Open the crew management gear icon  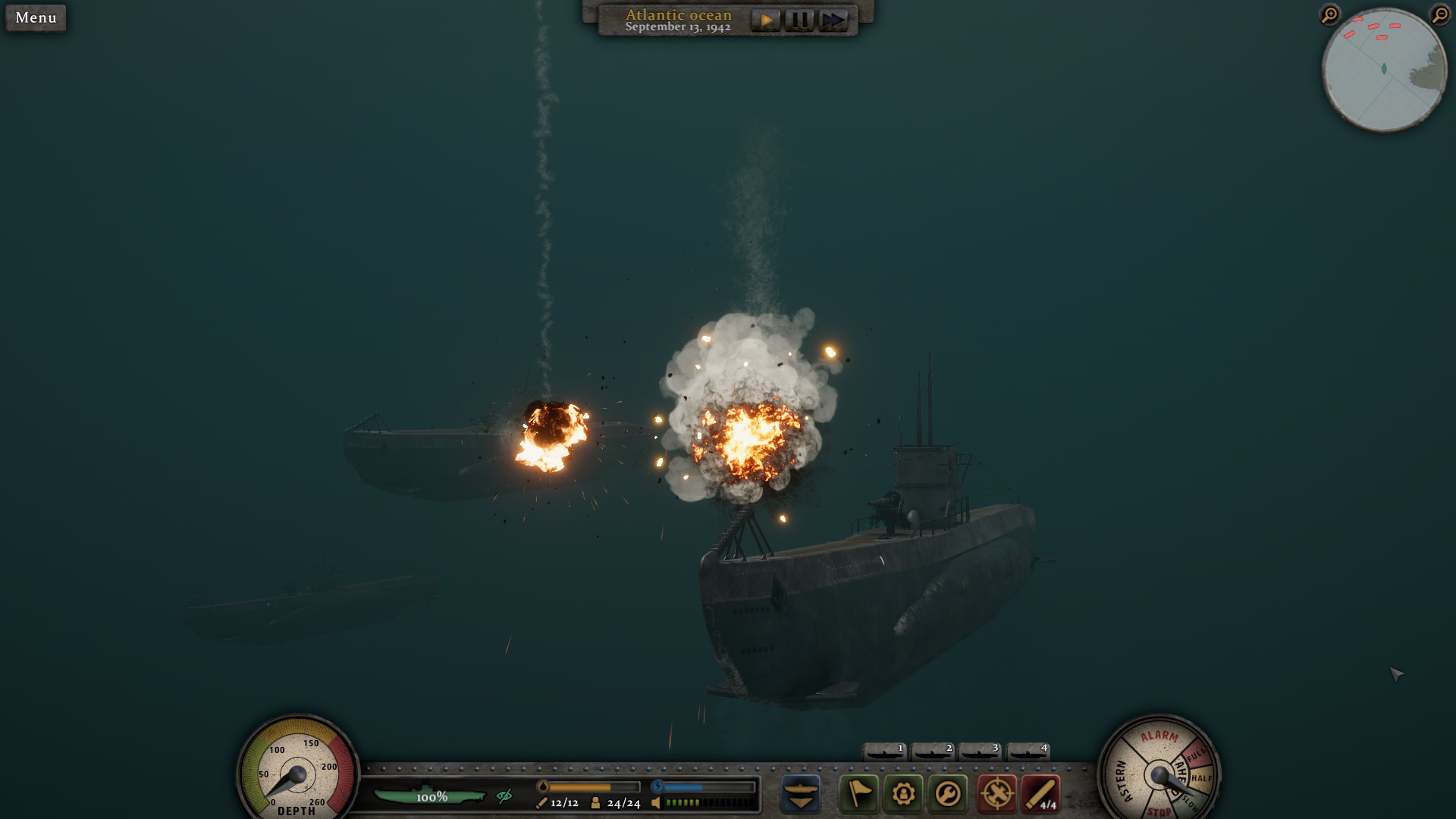pos(902,794)
